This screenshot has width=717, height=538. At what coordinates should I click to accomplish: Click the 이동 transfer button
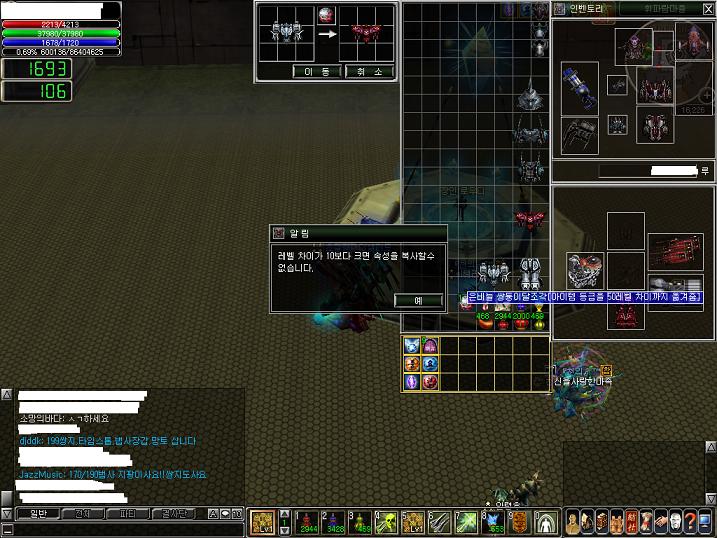coord(318,71)
